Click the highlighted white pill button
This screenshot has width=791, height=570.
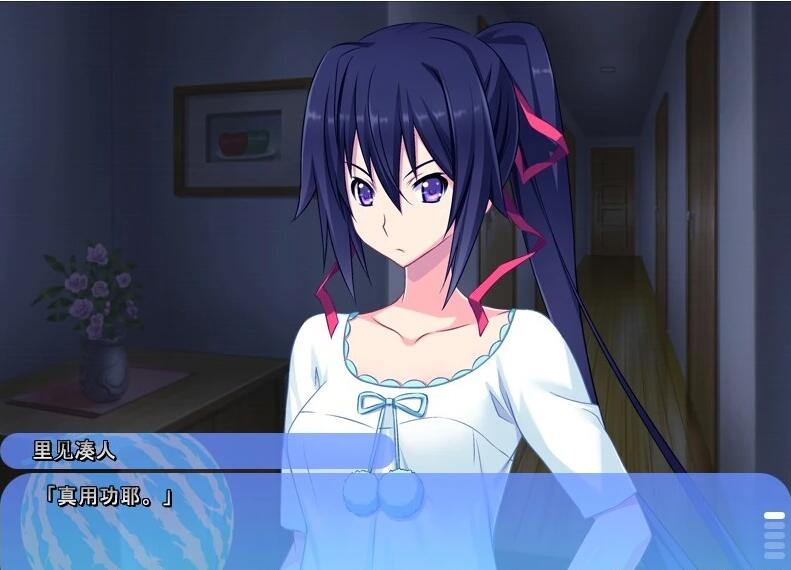(774, 516)
